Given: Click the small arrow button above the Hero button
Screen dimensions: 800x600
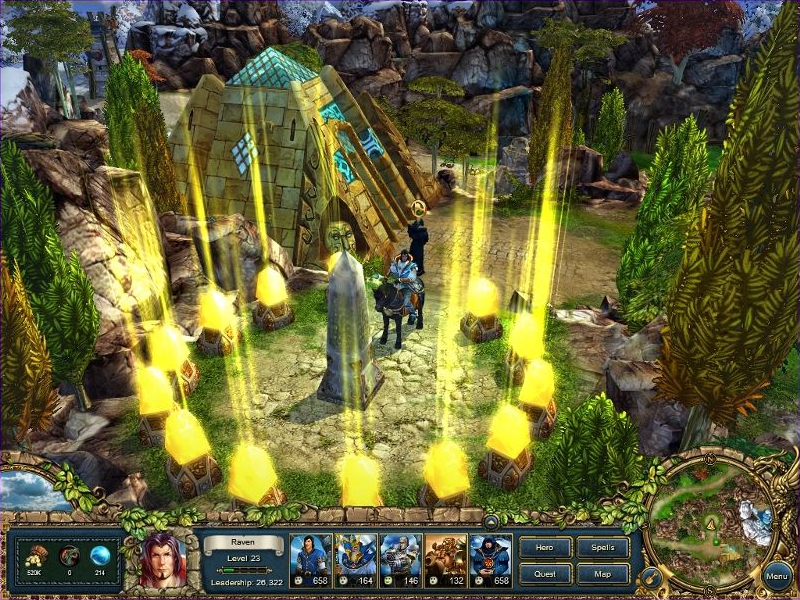Looking at the screenshot, I should pos(492,521).
